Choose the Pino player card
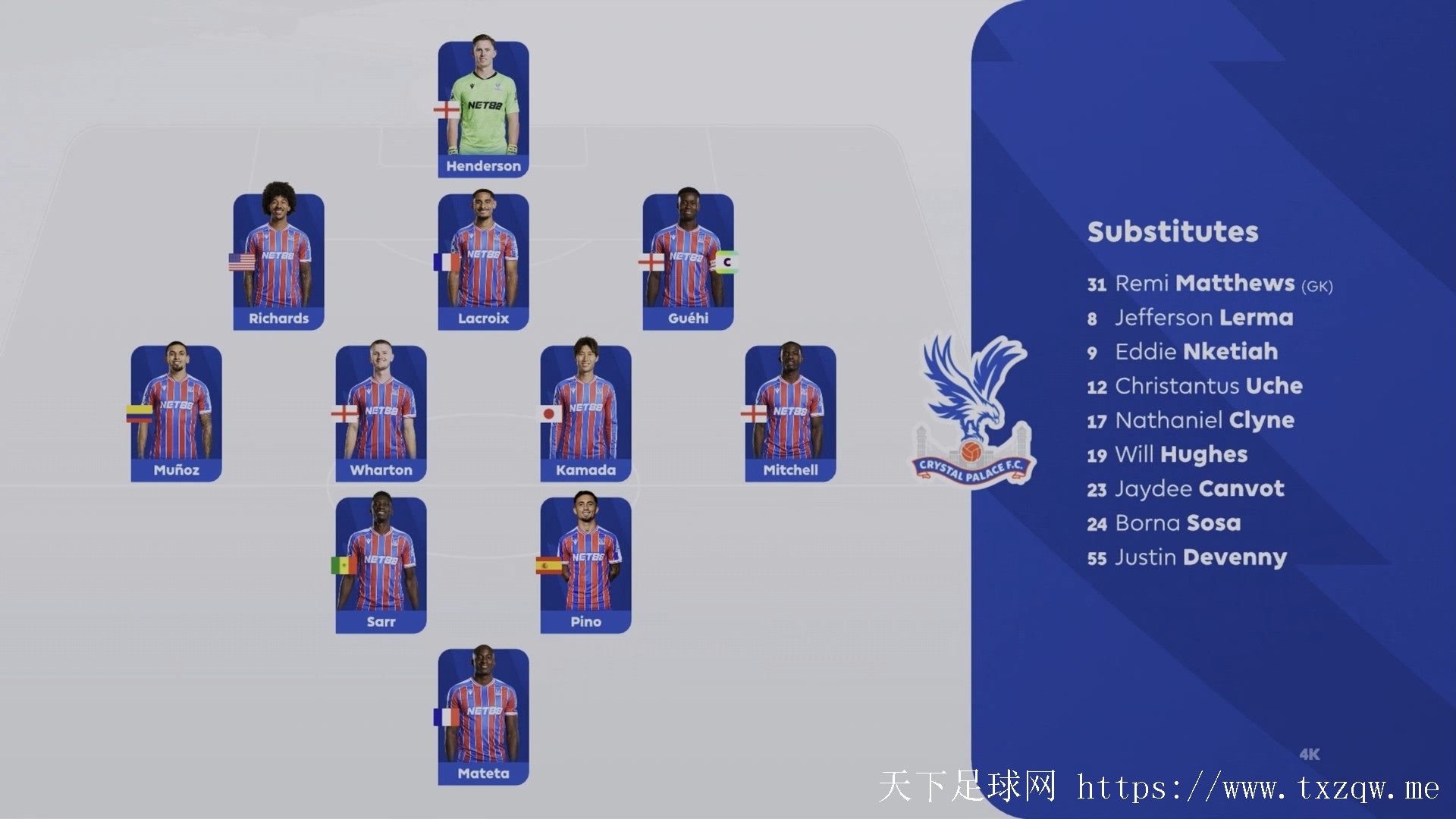This screenshot has width=1456, height=819. tap(585, 565)
